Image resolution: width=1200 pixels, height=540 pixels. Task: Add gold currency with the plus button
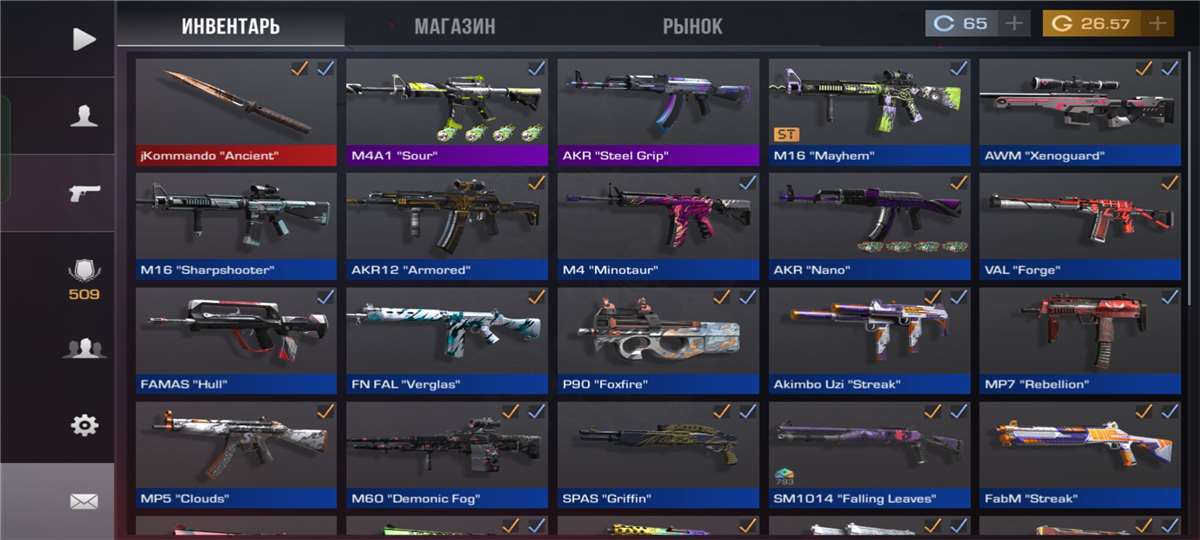(x=1158, y=23)
